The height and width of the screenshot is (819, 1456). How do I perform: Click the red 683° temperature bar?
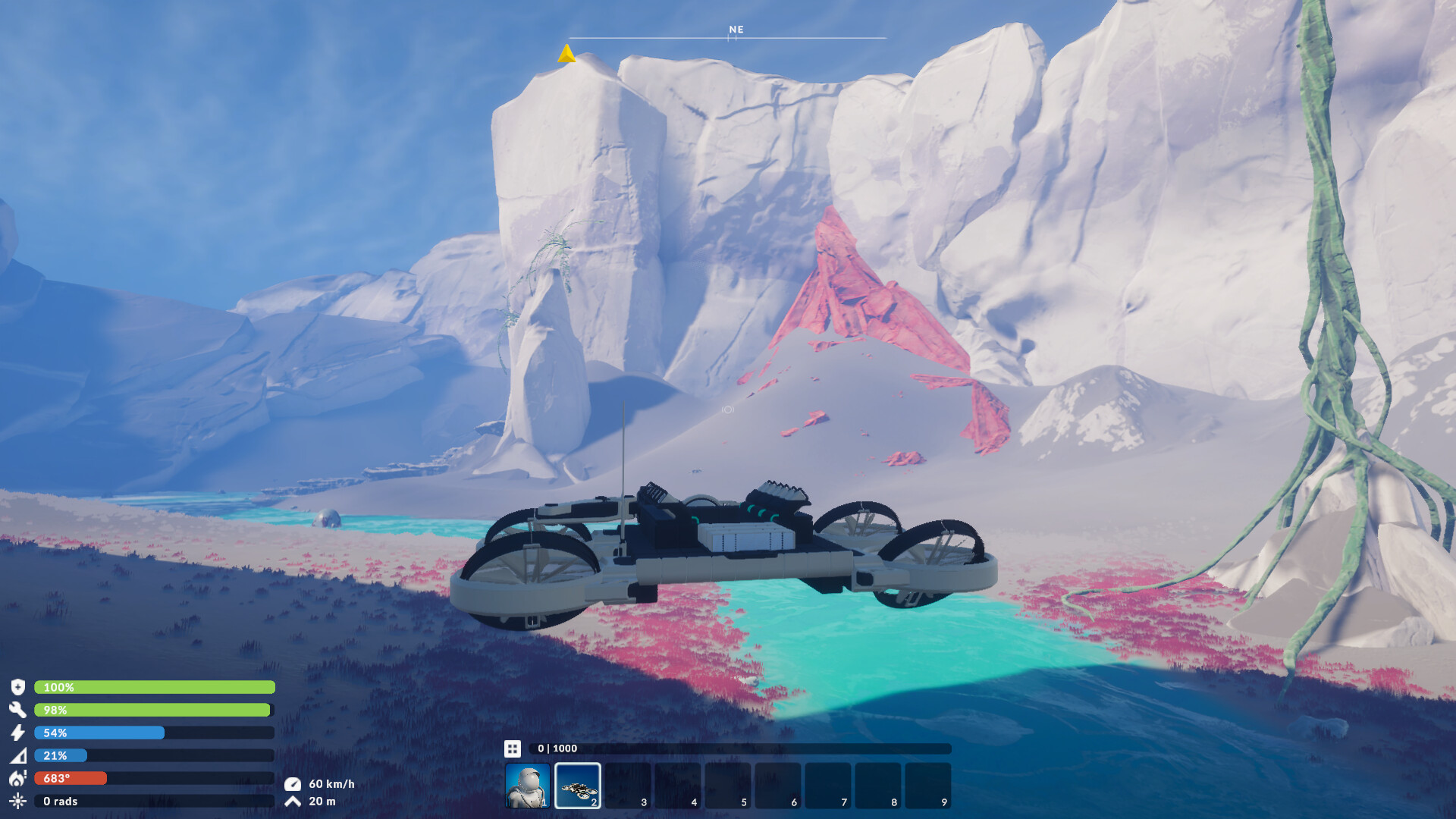[x=68, y=778]
